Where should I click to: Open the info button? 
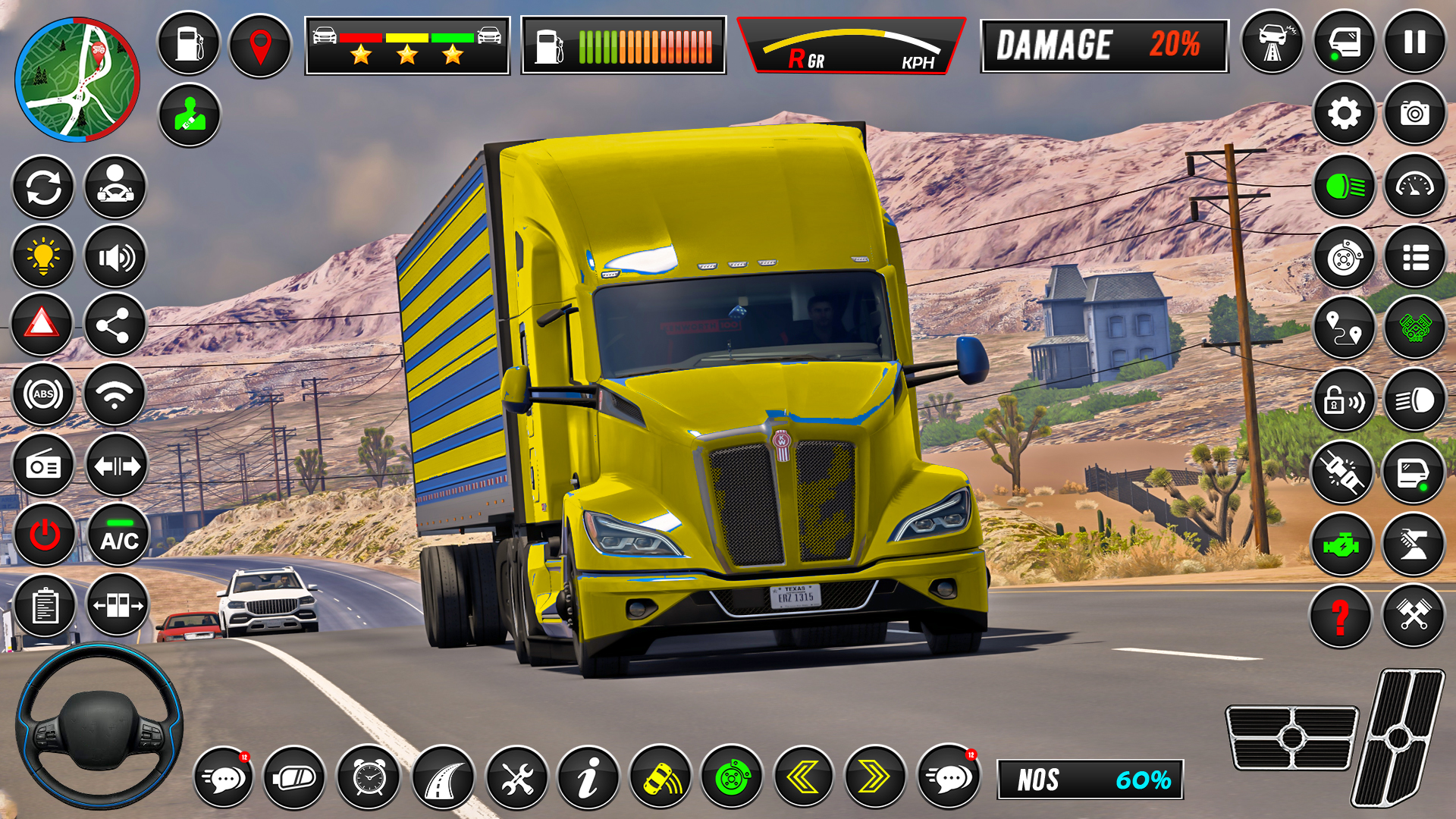(588, 777)
